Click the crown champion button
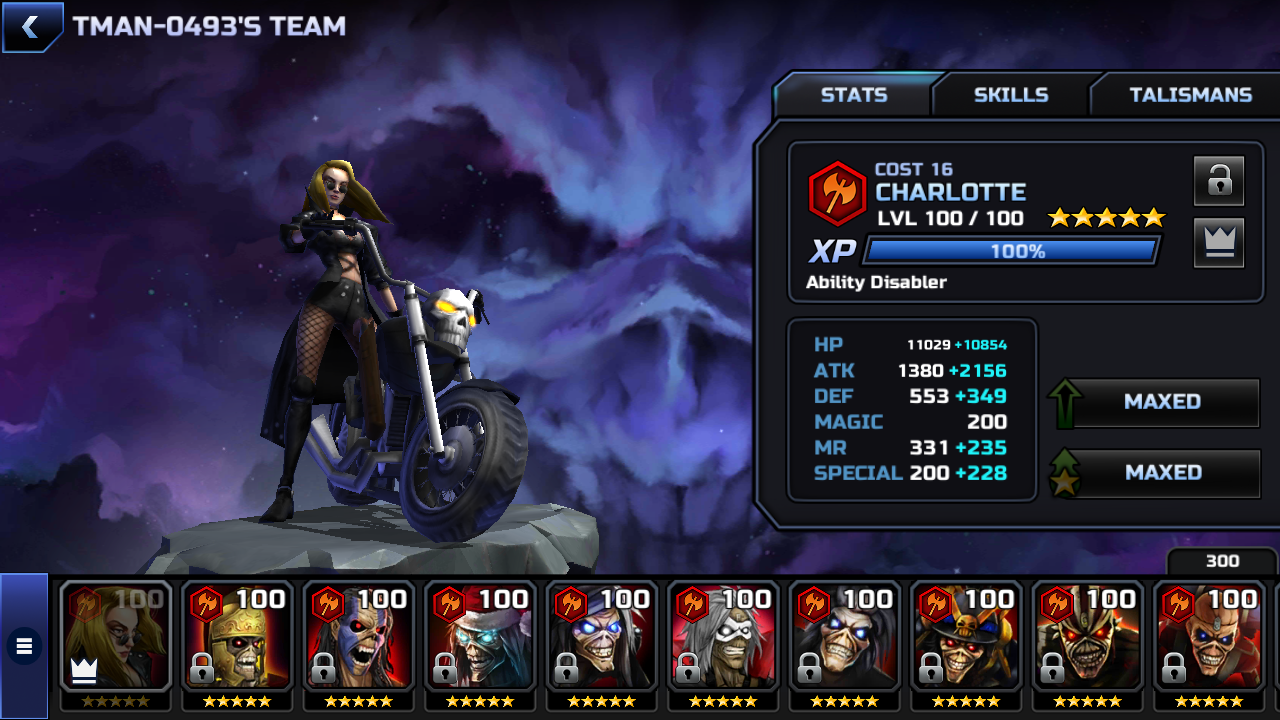Screen dimensions: 1280x720 1218,243
